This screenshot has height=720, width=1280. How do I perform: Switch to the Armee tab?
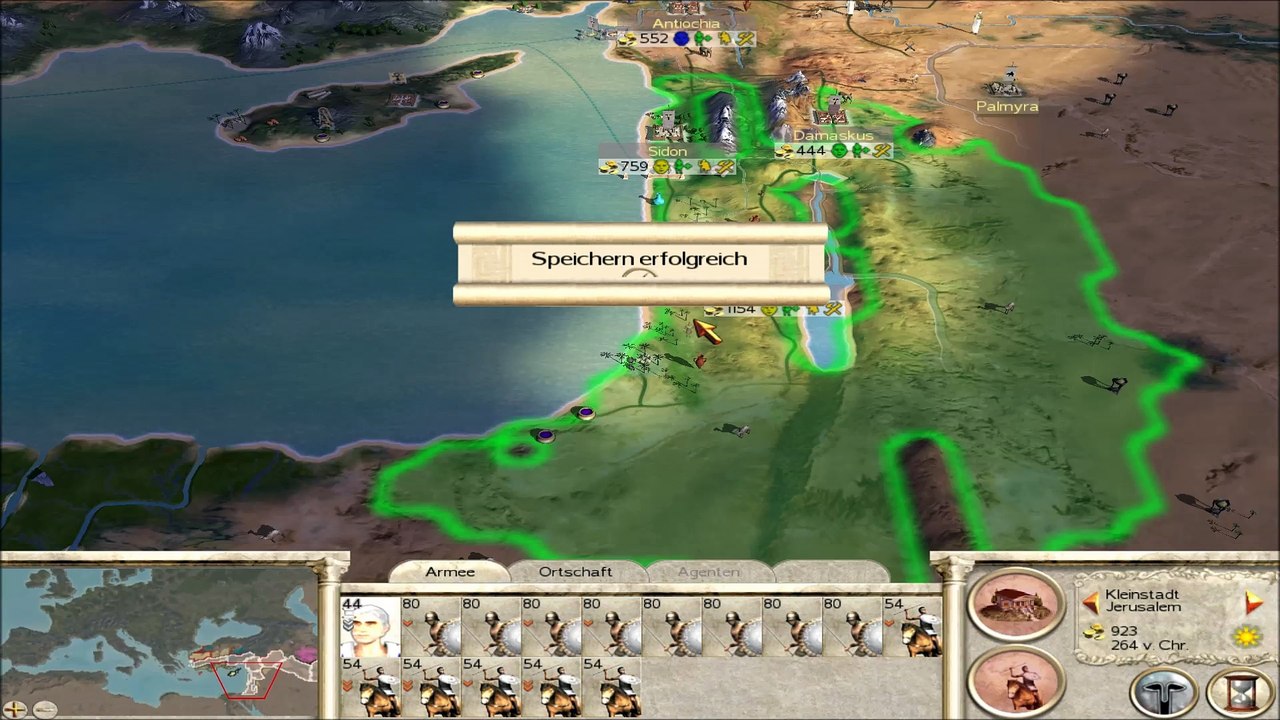point(450,572)
